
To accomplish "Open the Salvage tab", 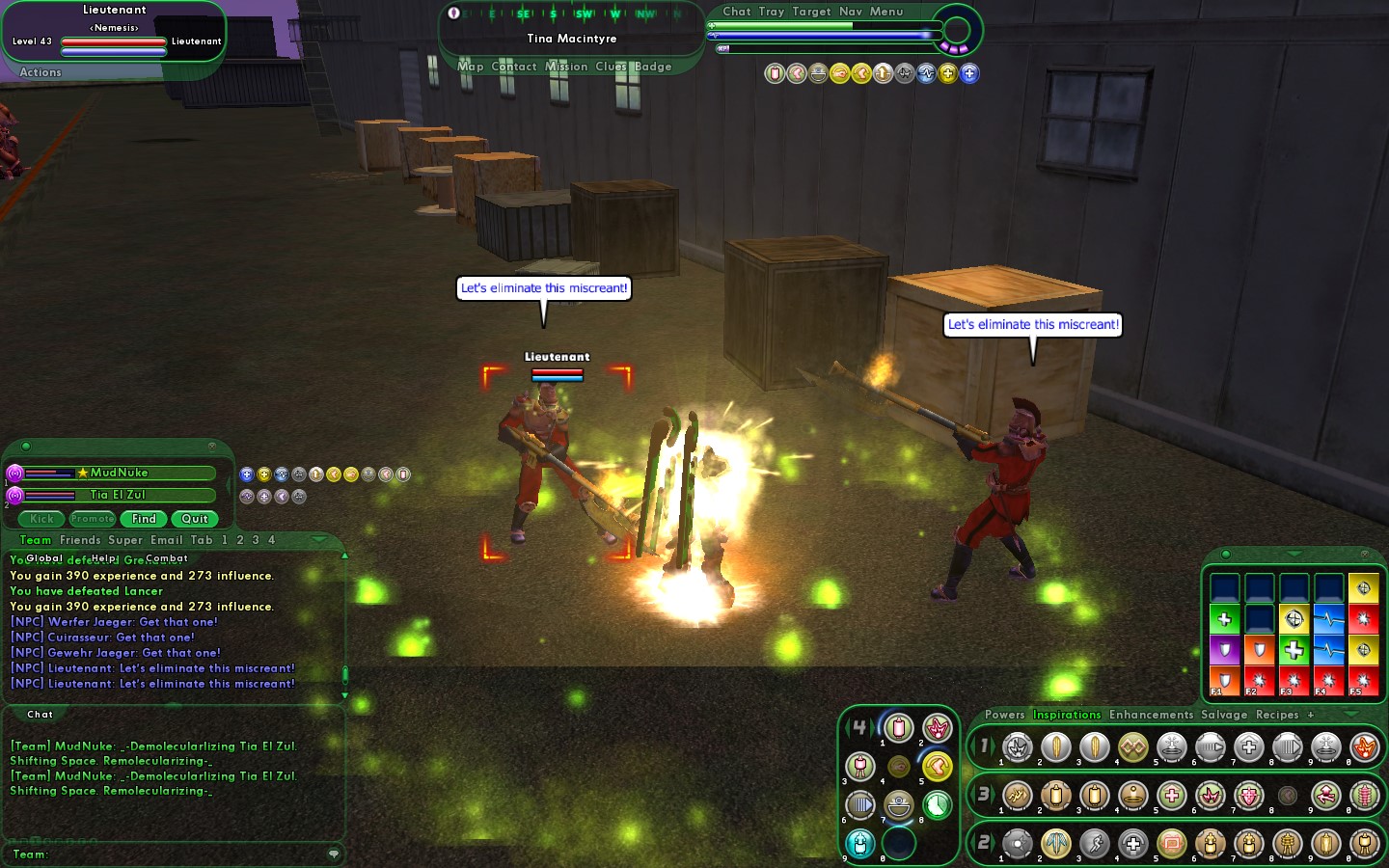I will coord(1224,715).
